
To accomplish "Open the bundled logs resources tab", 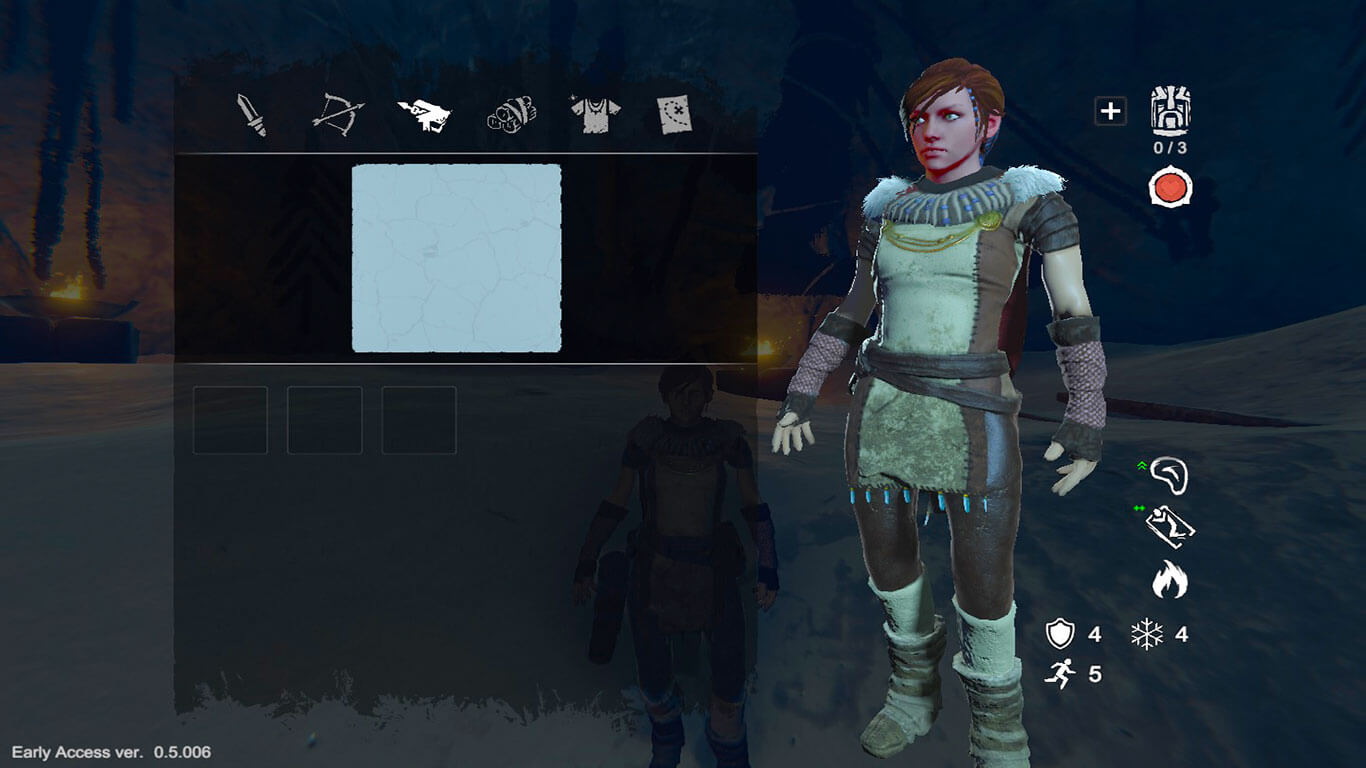I will tap(510, 115).
